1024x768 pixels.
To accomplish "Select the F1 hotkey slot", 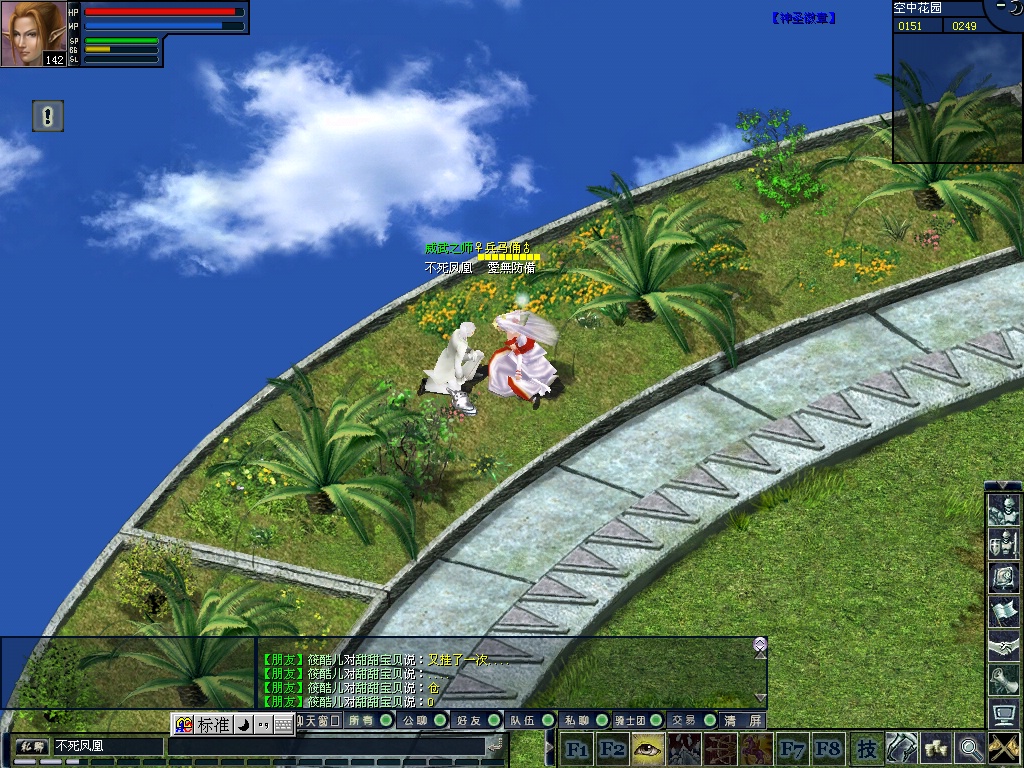I will 577,748.
